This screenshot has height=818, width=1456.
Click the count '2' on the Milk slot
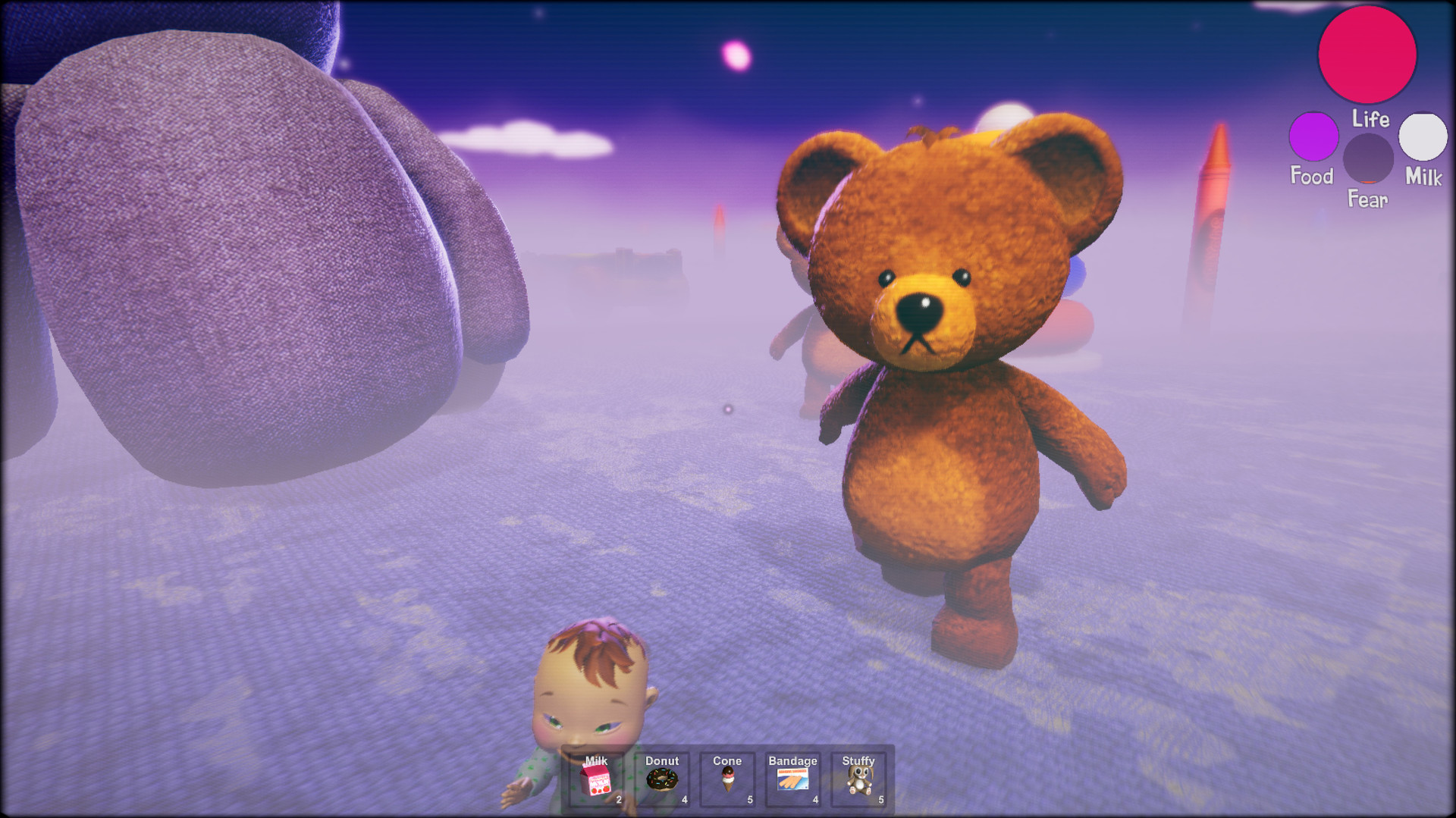click(618, 799)
